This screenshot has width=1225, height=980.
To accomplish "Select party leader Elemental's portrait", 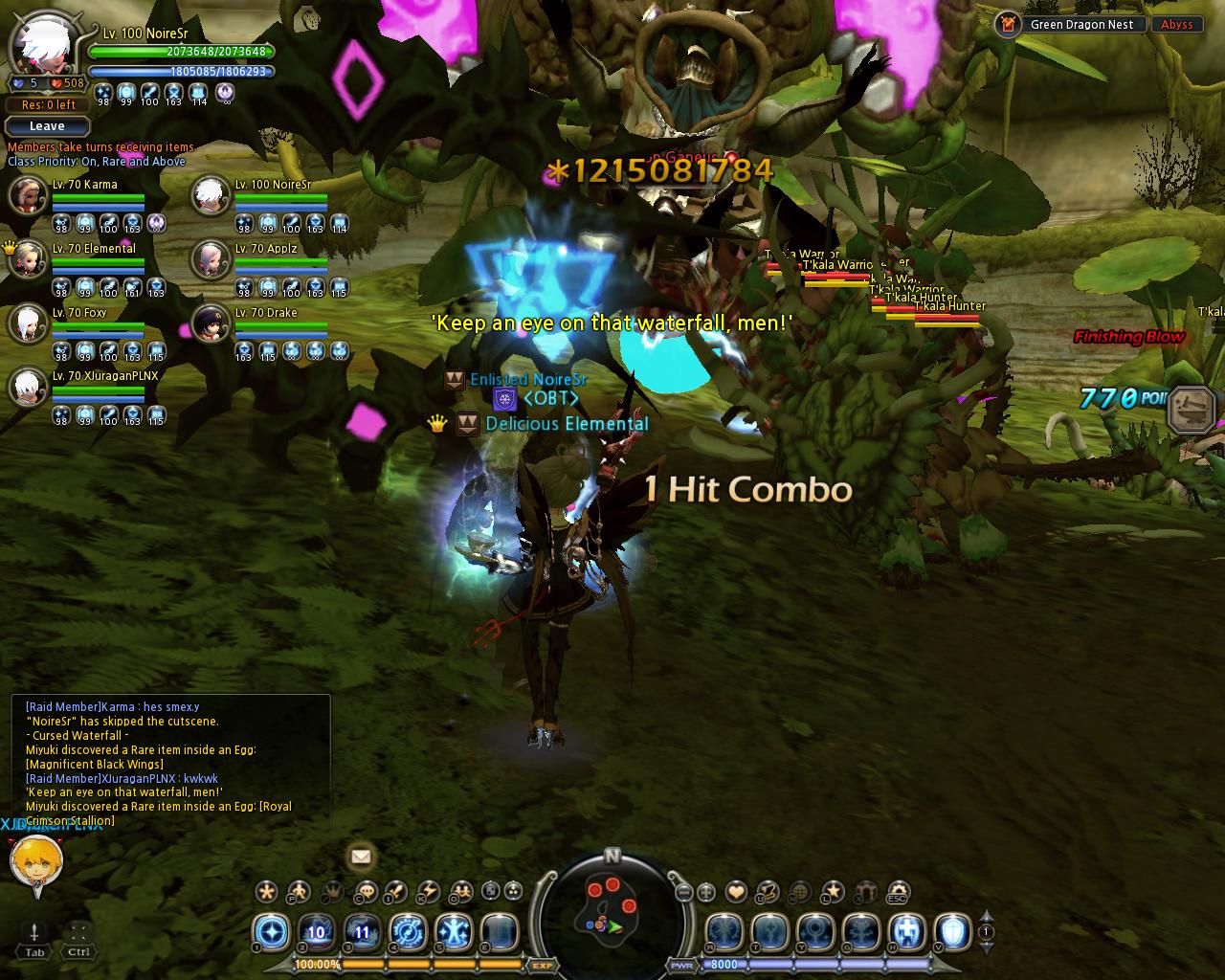I will 26,260.
